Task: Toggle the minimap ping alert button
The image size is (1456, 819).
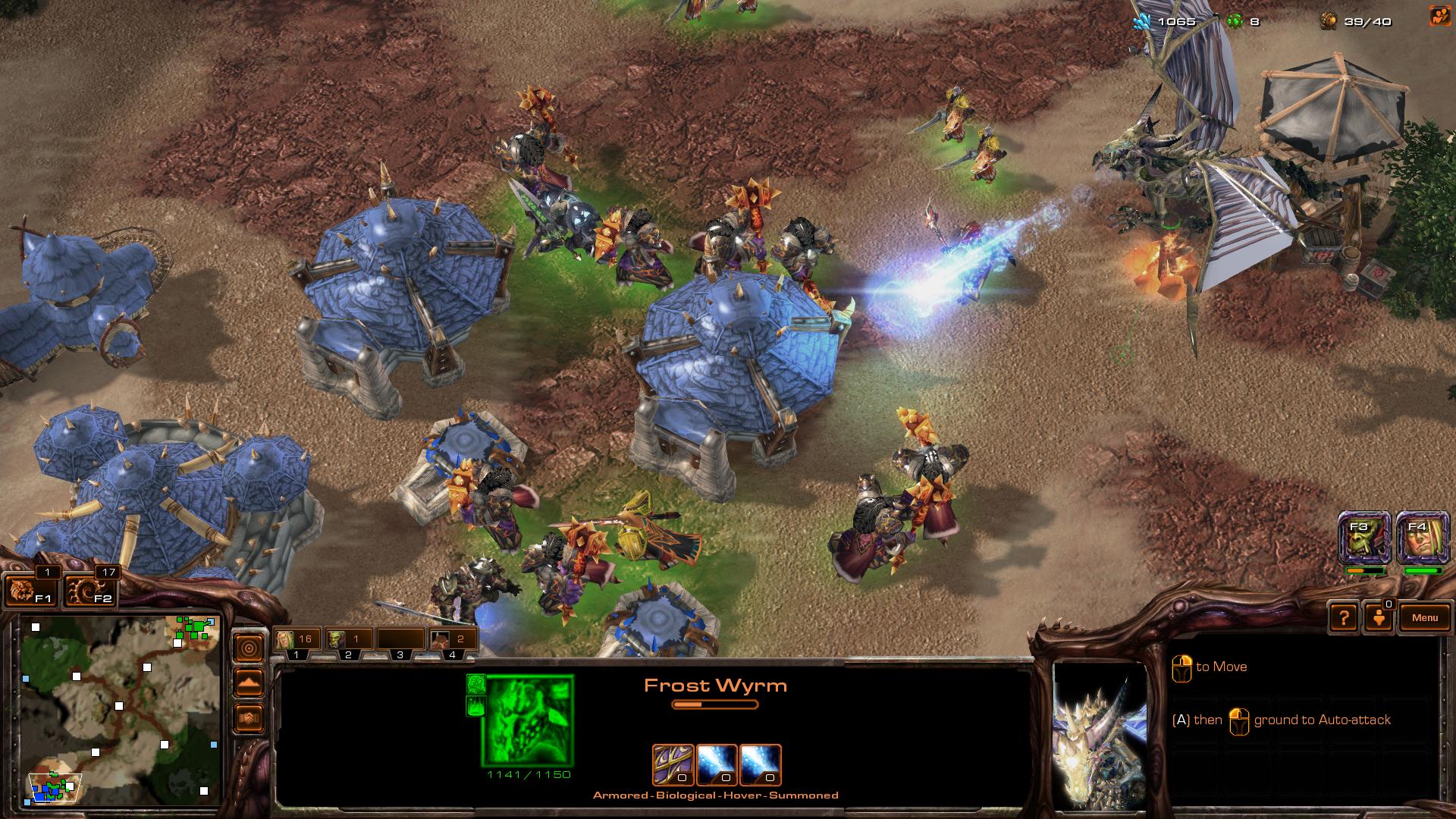Action: [250, 648]
